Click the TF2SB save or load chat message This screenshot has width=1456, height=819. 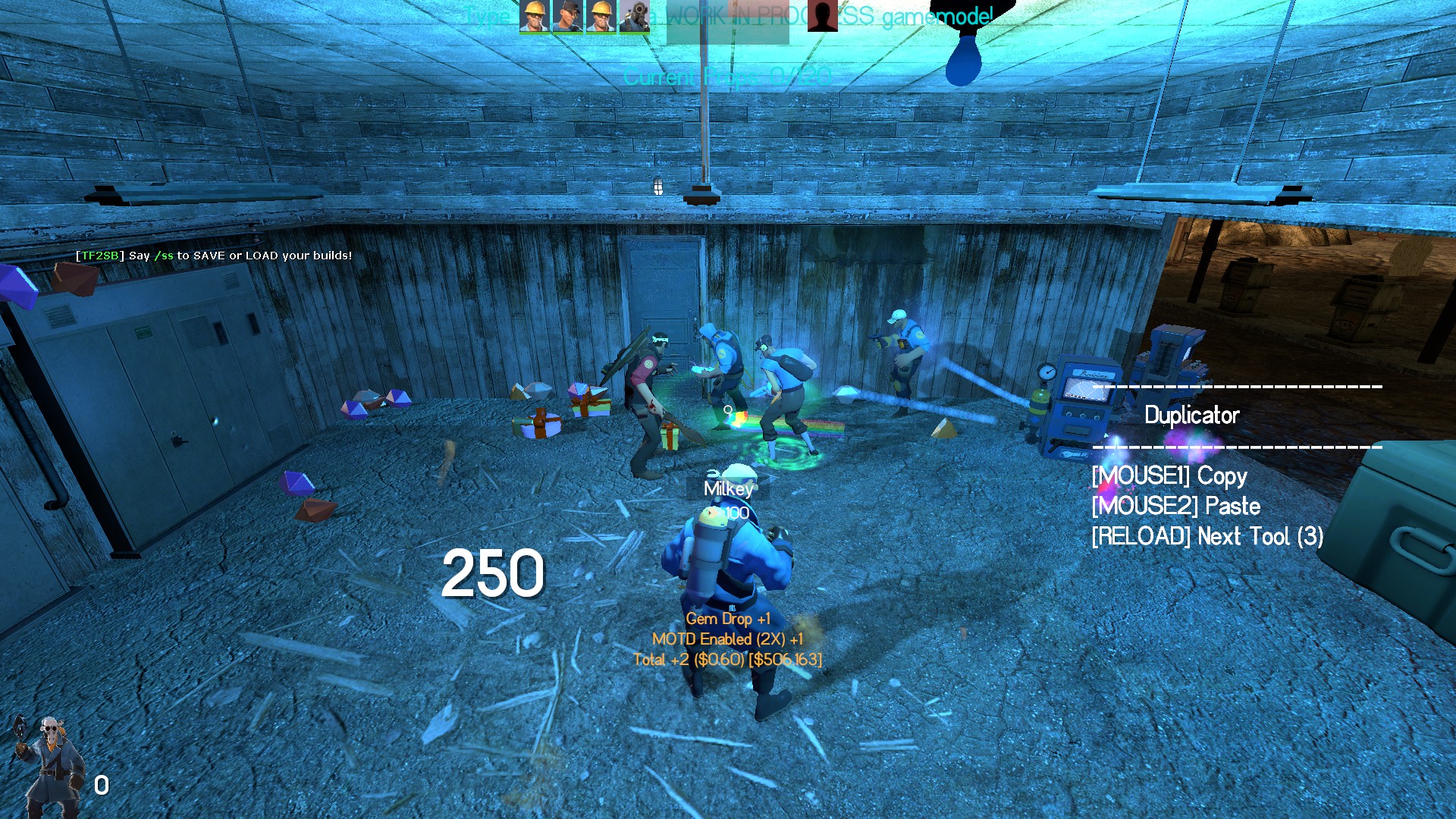tap(214, 256)
